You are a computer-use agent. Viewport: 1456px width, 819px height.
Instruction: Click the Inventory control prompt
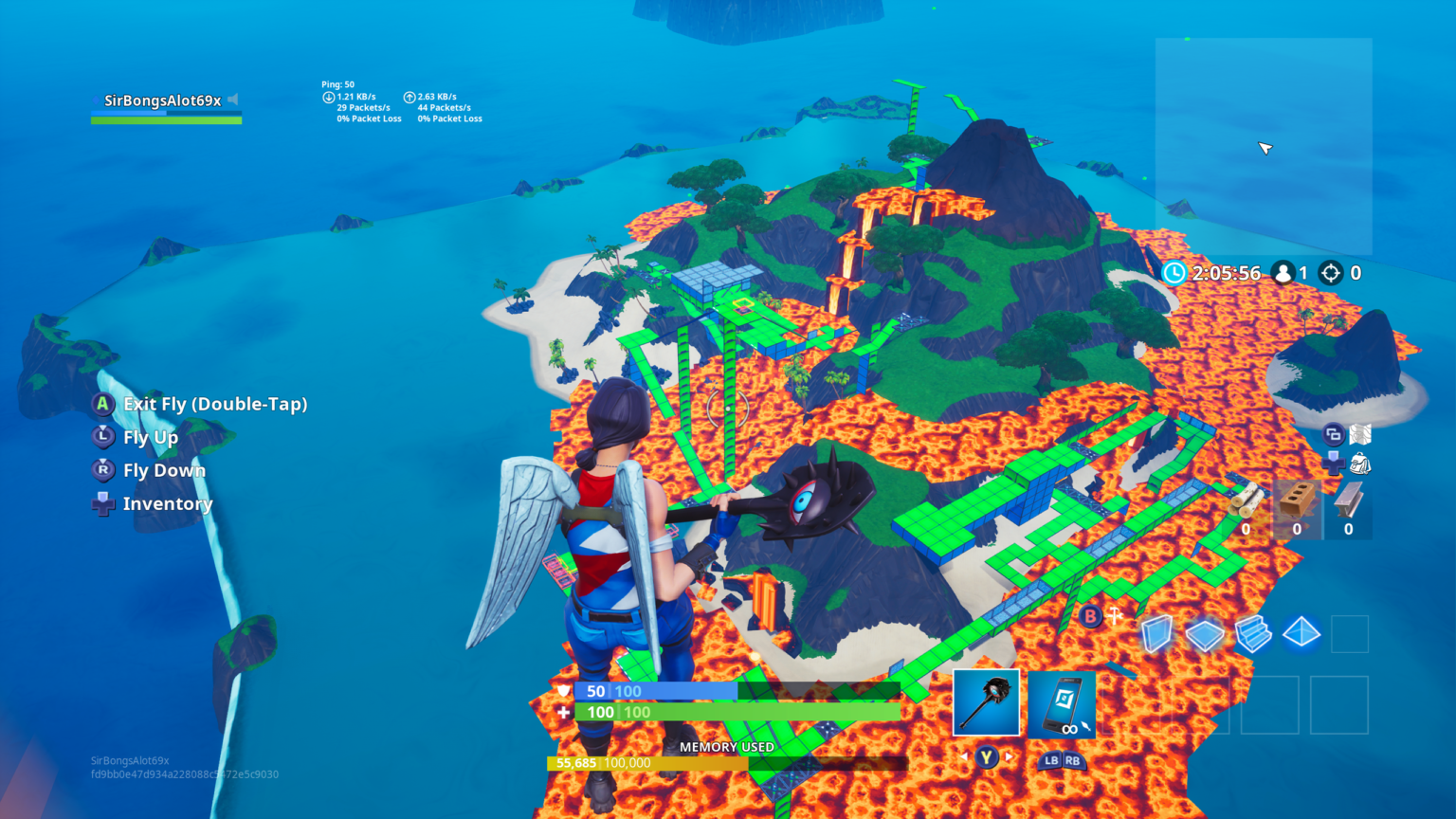pyautogui.click(x=167, y=503)
